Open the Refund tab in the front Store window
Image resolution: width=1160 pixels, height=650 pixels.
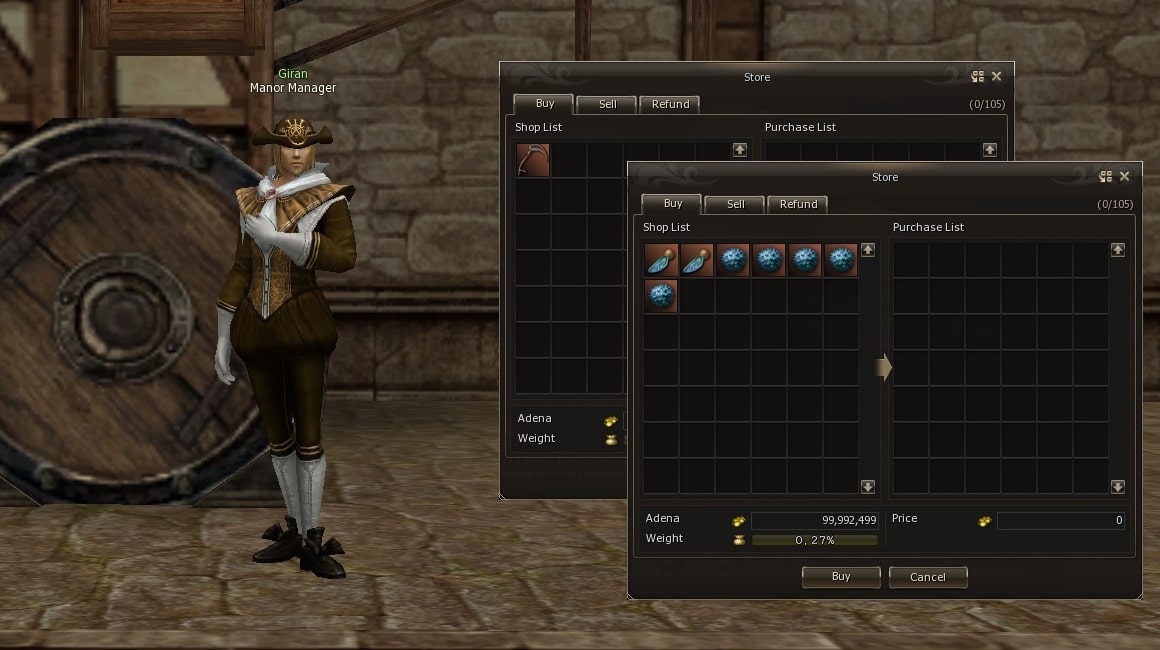click(x=798, y=204)
